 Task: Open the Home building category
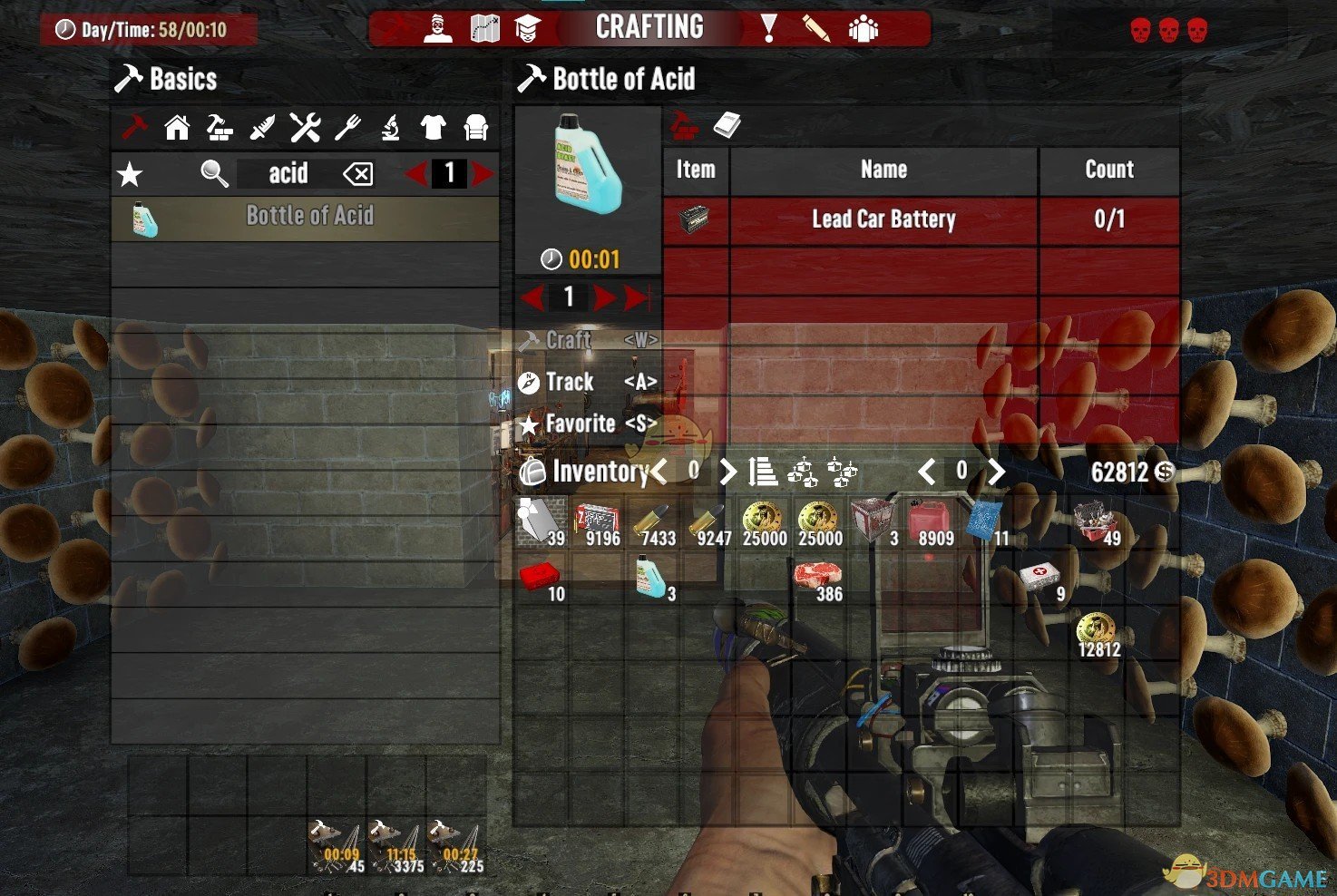(177, 127)
